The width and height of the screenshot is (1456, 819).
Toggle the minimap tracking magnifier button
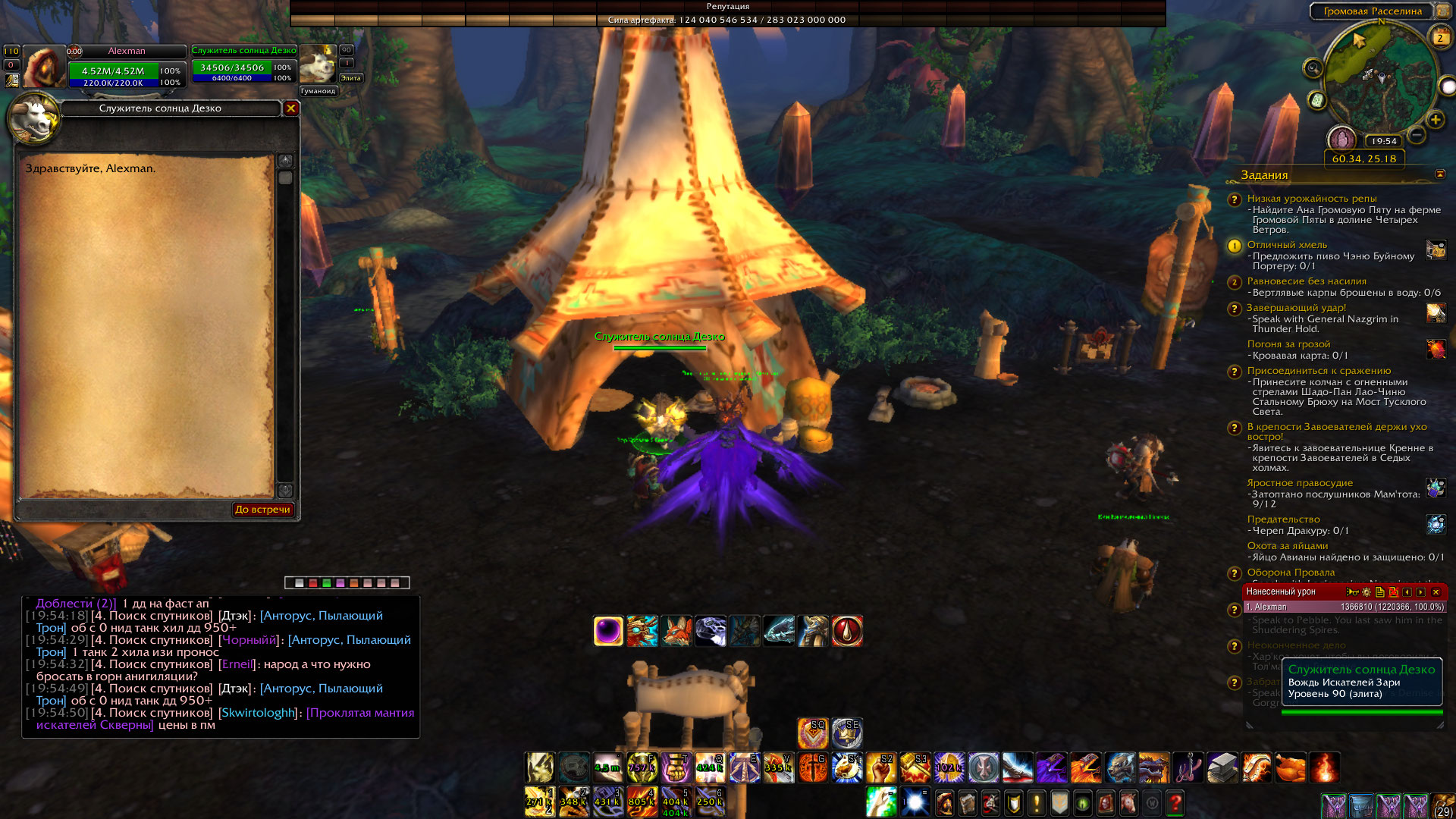click(x=1313, y=69)
